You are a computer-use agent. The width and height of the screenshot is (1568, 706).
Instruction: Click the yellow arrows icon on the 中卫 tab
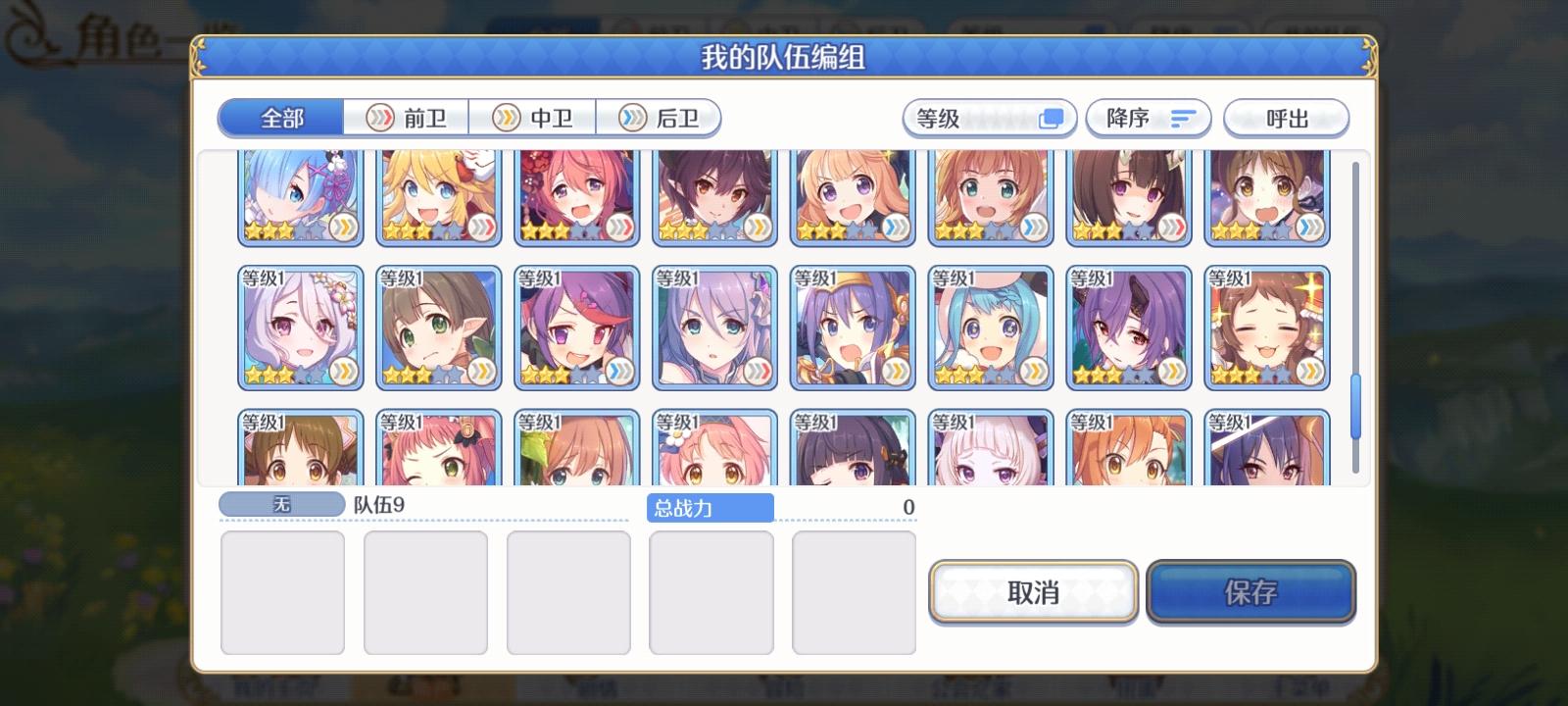[506, 118]
